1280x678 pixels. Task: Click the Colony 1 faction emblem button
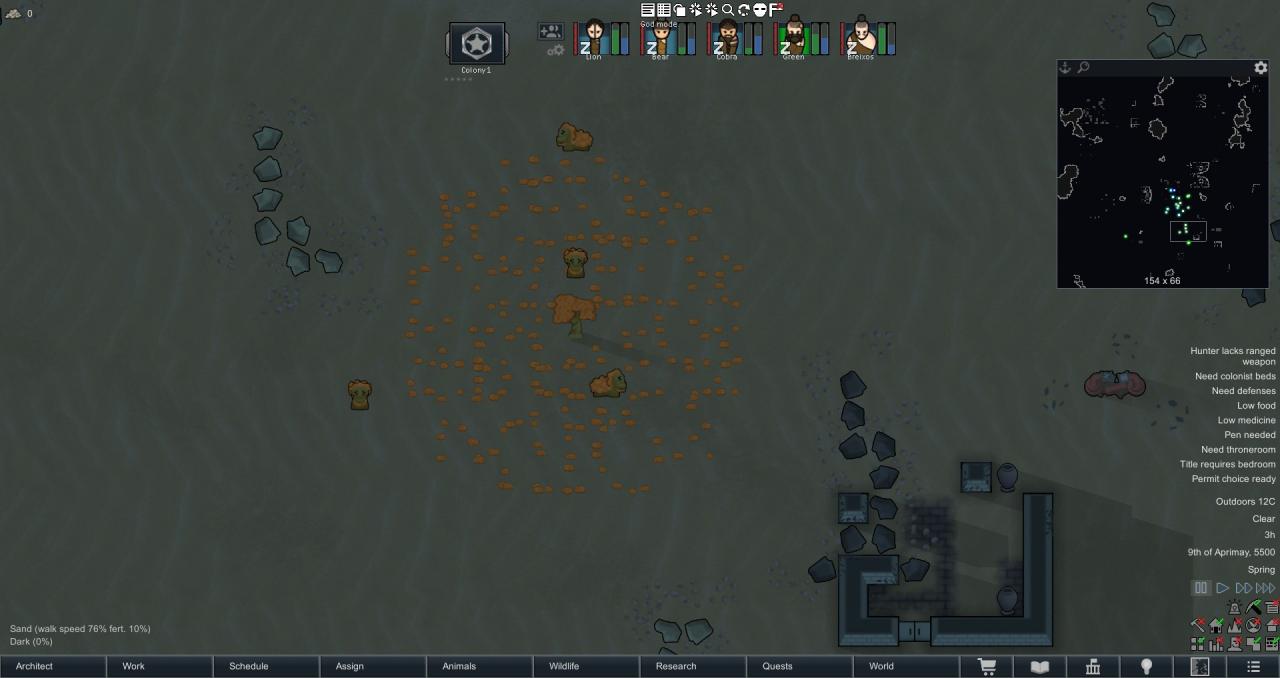[x=476, y=44]
